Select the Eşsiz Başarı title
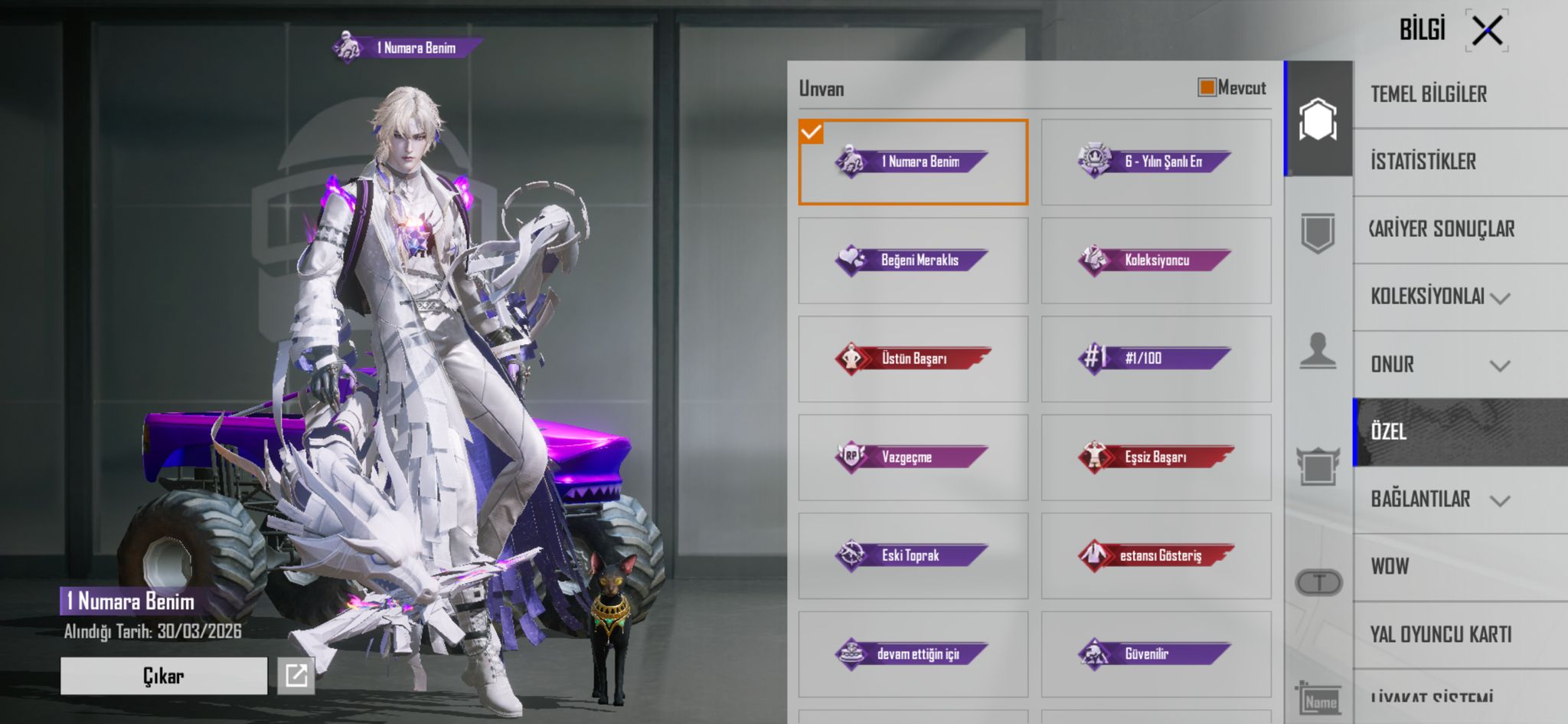 click(1155, 457)
